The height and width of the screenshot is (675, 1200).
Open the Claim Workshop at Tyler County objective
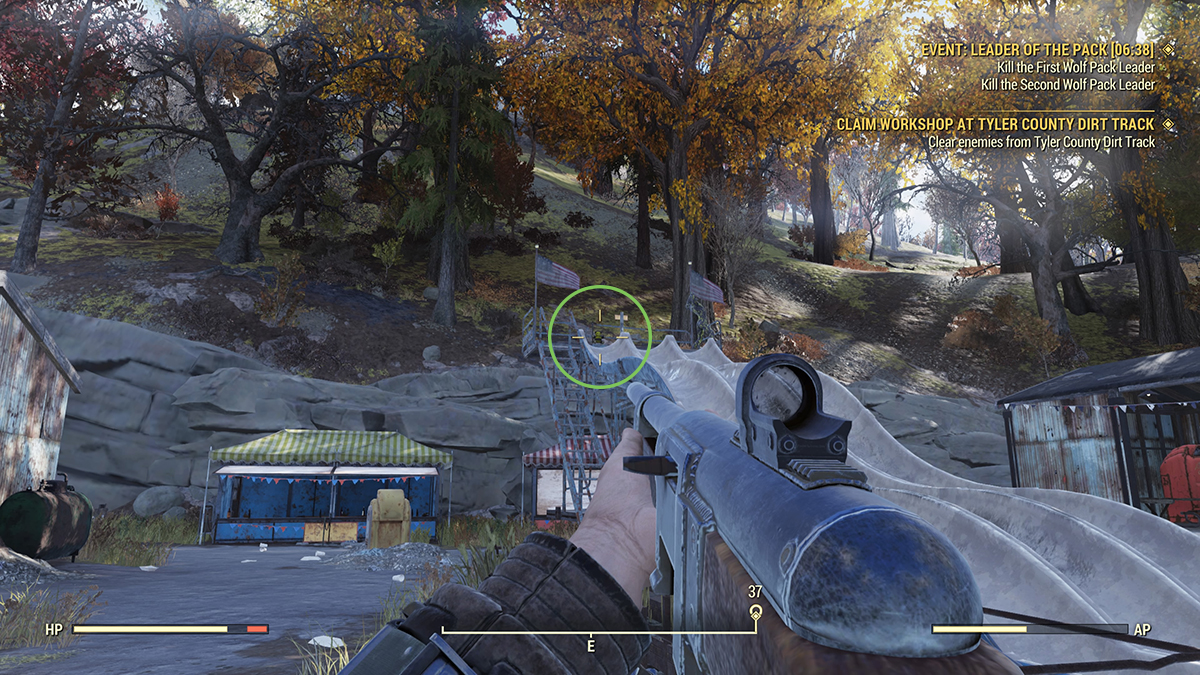point(996,123)
